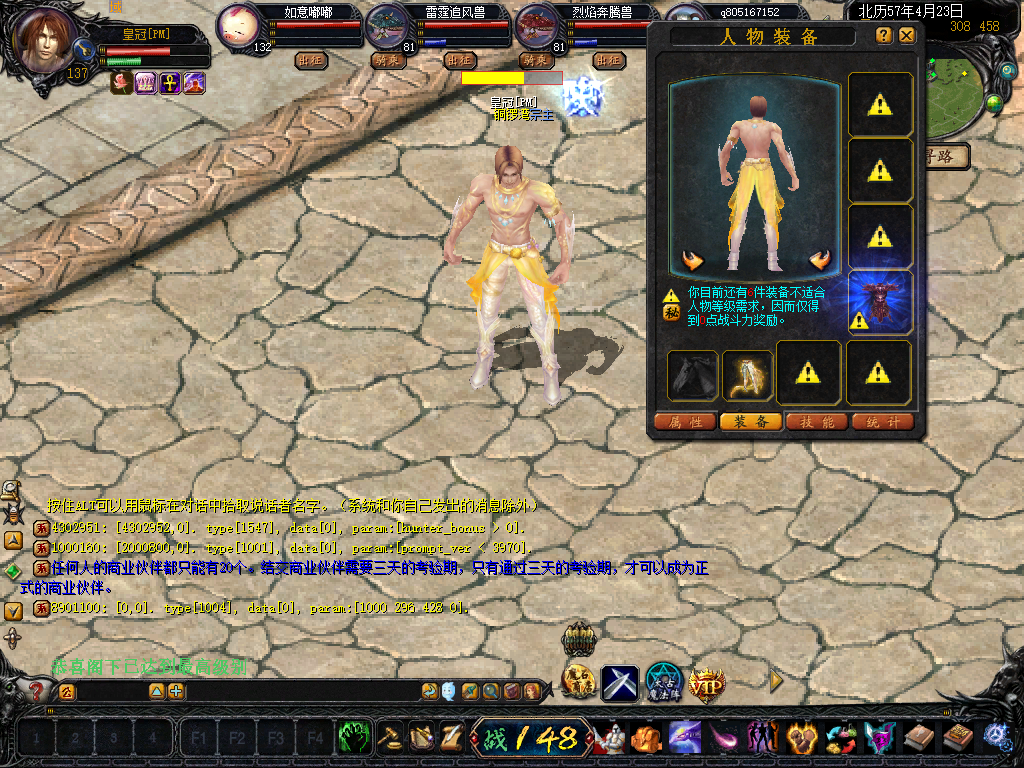Image resolution: width=1024 pixels, height=768 pixels.
Task: Close the 人物装备 equipment panel
Action: point(907,35)
